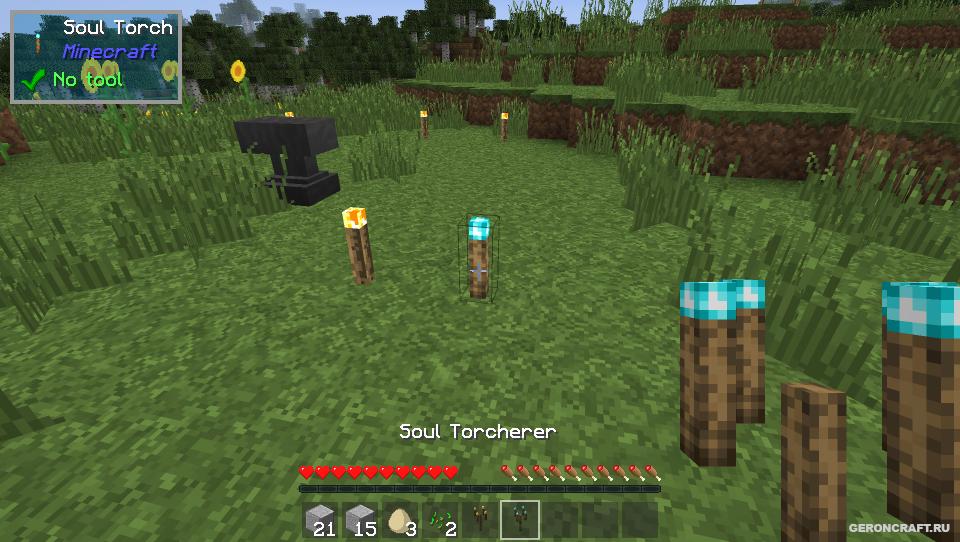This screenshot has width=960, height=542.
Task: Switch to the orange-flame Torcherer slot
Action: point(480,519)
